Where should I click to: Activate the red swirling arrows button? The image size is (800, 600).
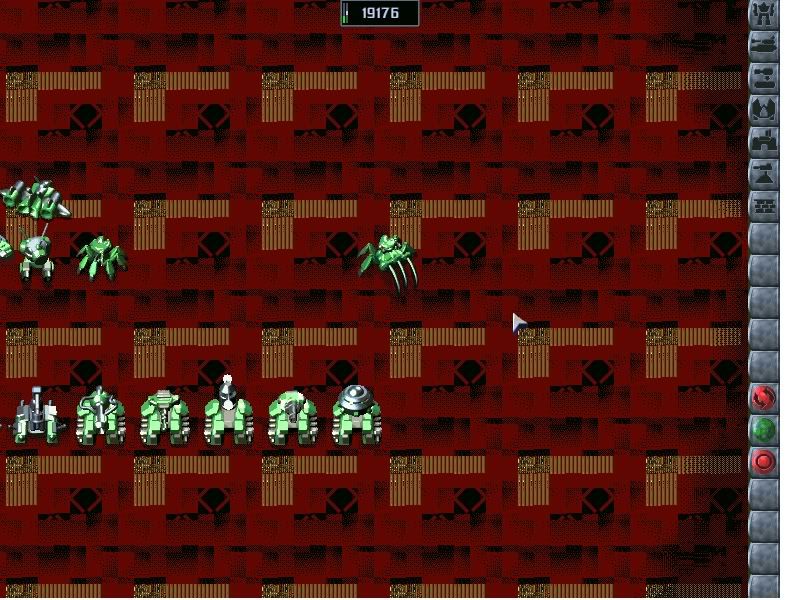tap(764, 398)
